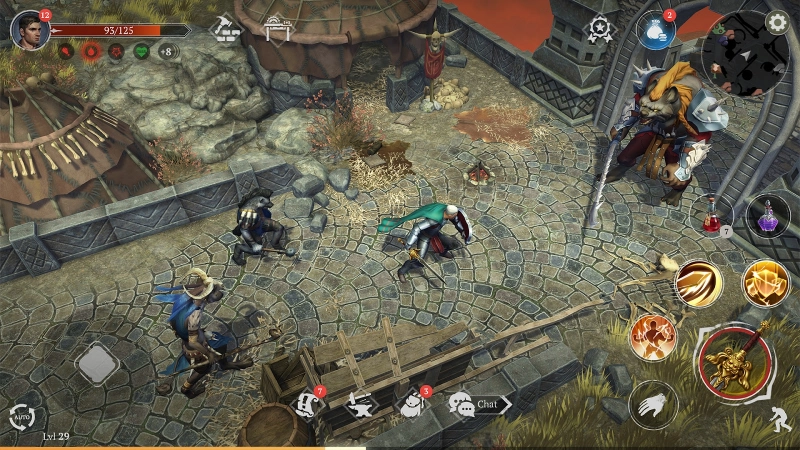Use the red health potion
The height and width of the screenshot is (450, 800).
click(x=714, y=215)
